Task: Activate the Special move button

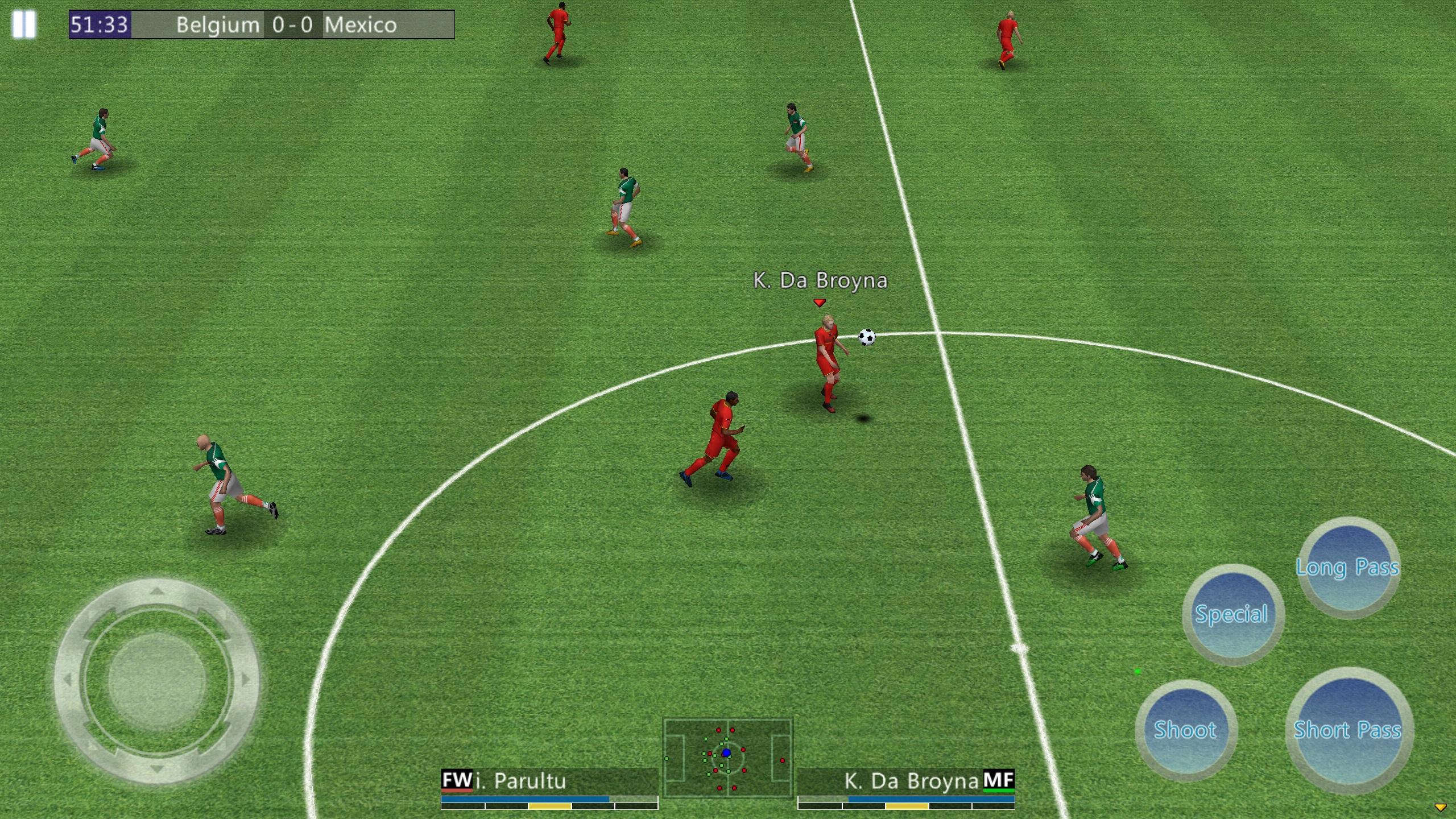Action: click(x=1232, y=614)
